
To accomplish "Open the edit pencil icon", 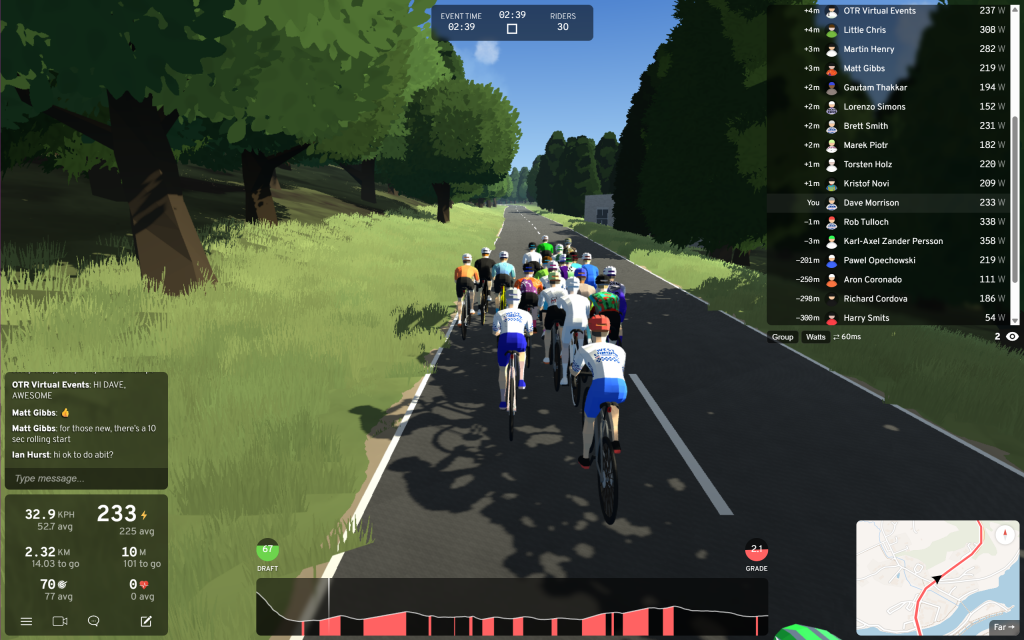I will pyautogui.click(x=146, y=621).
